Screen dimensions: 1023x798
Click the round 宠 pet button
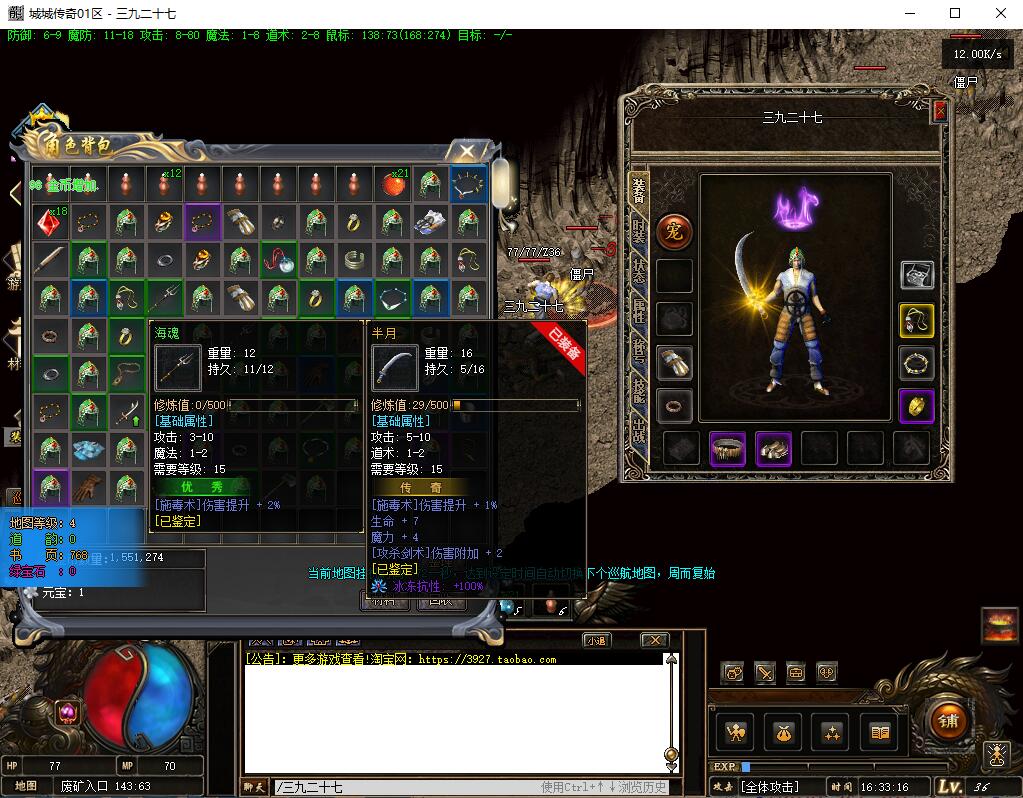pos(674,232)
